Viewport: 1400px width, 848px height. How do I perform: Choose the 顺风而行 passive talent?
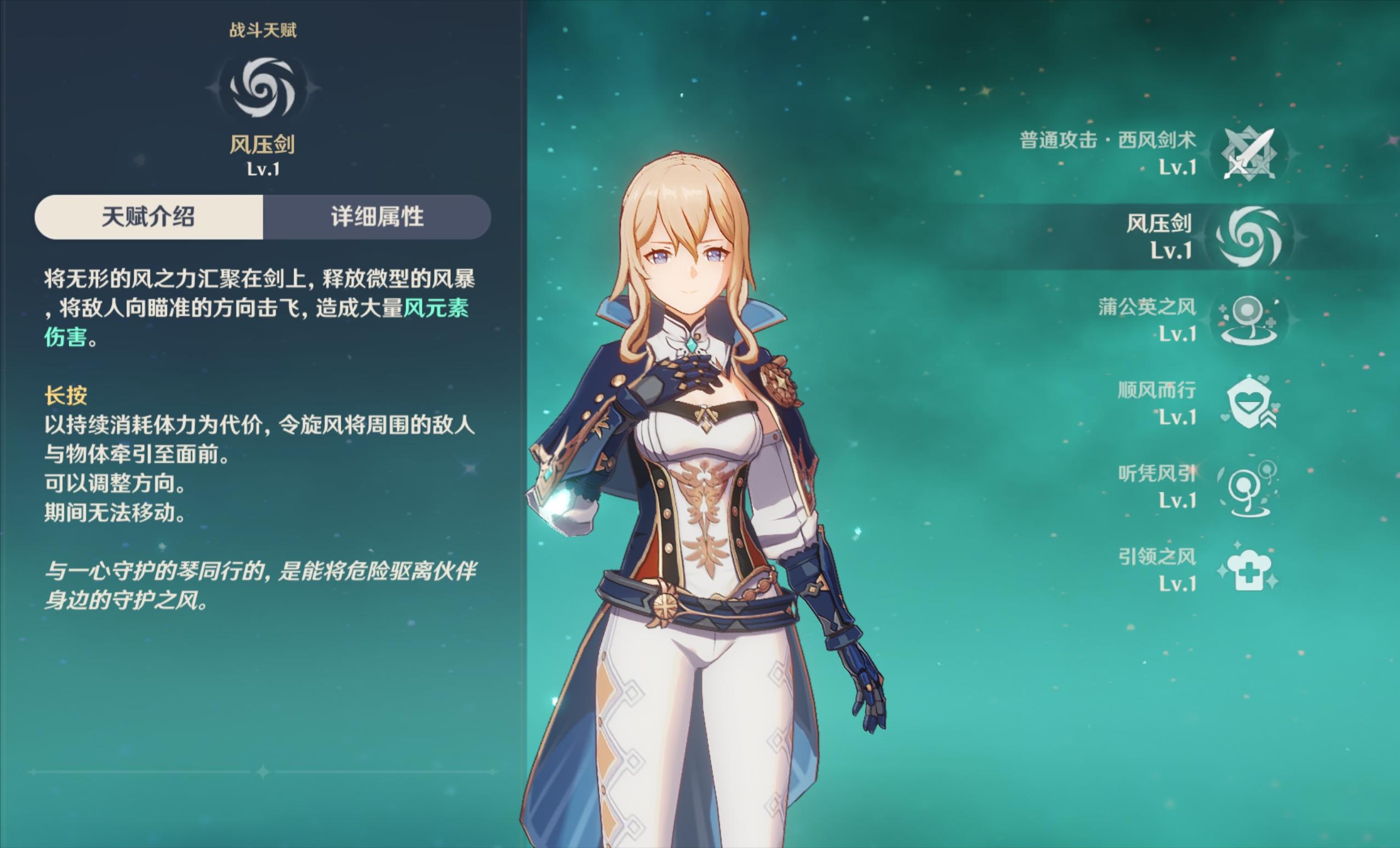click(x=1248, y=403)
